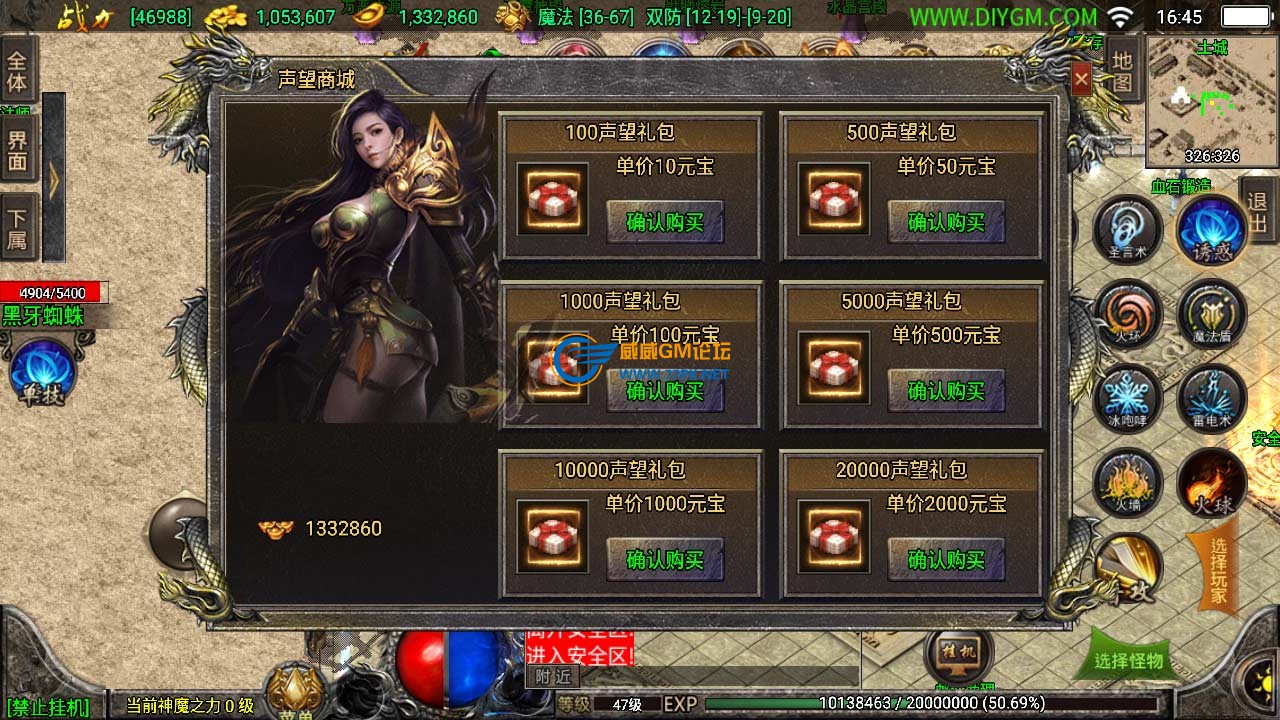This screenshot has height=720, width=1280.
Task: Open the 界面 side tab
Action: coord(18,151)
